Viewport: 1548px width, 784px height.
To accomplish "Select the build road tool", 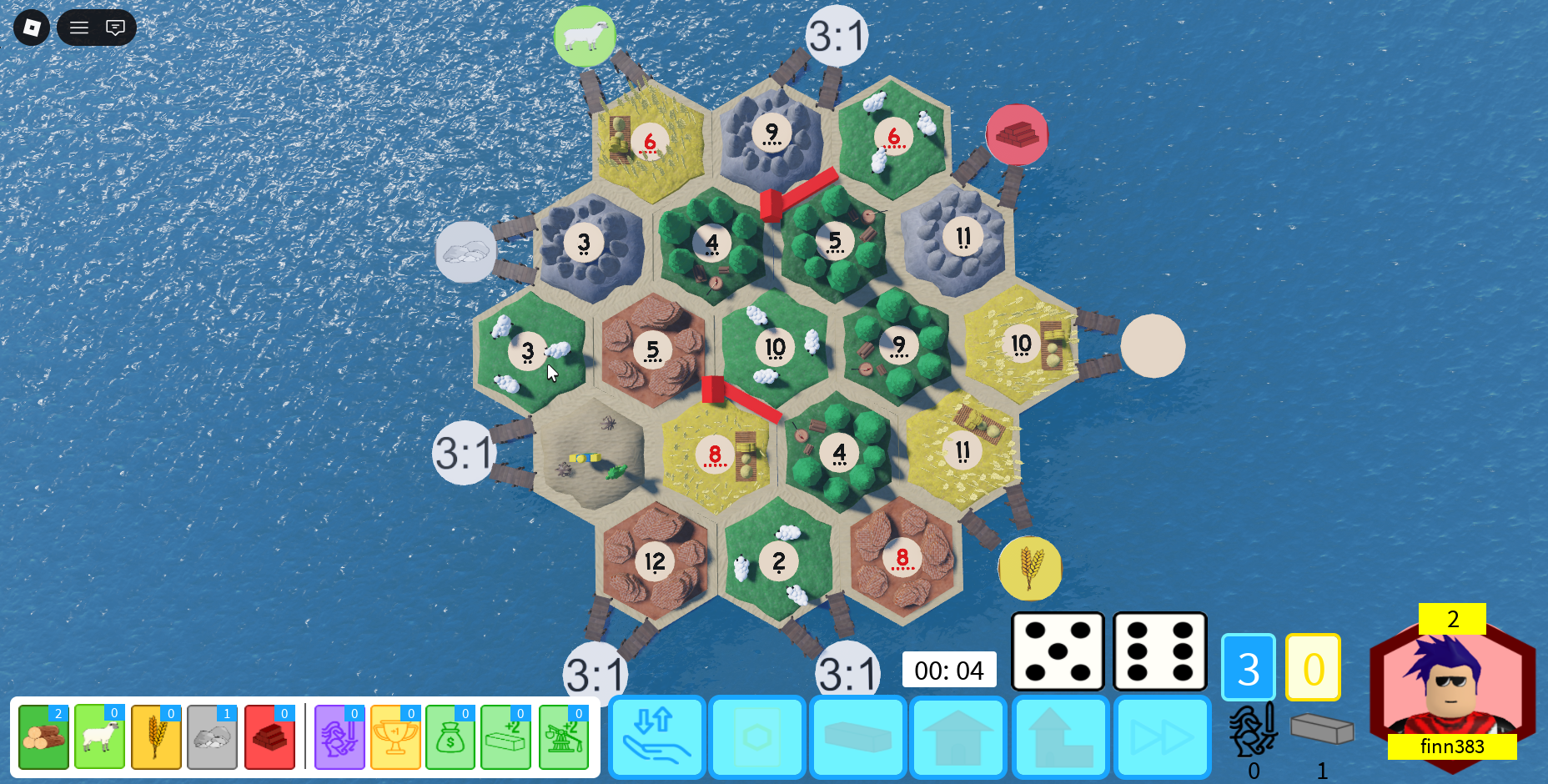I will (x=858, y=737).
